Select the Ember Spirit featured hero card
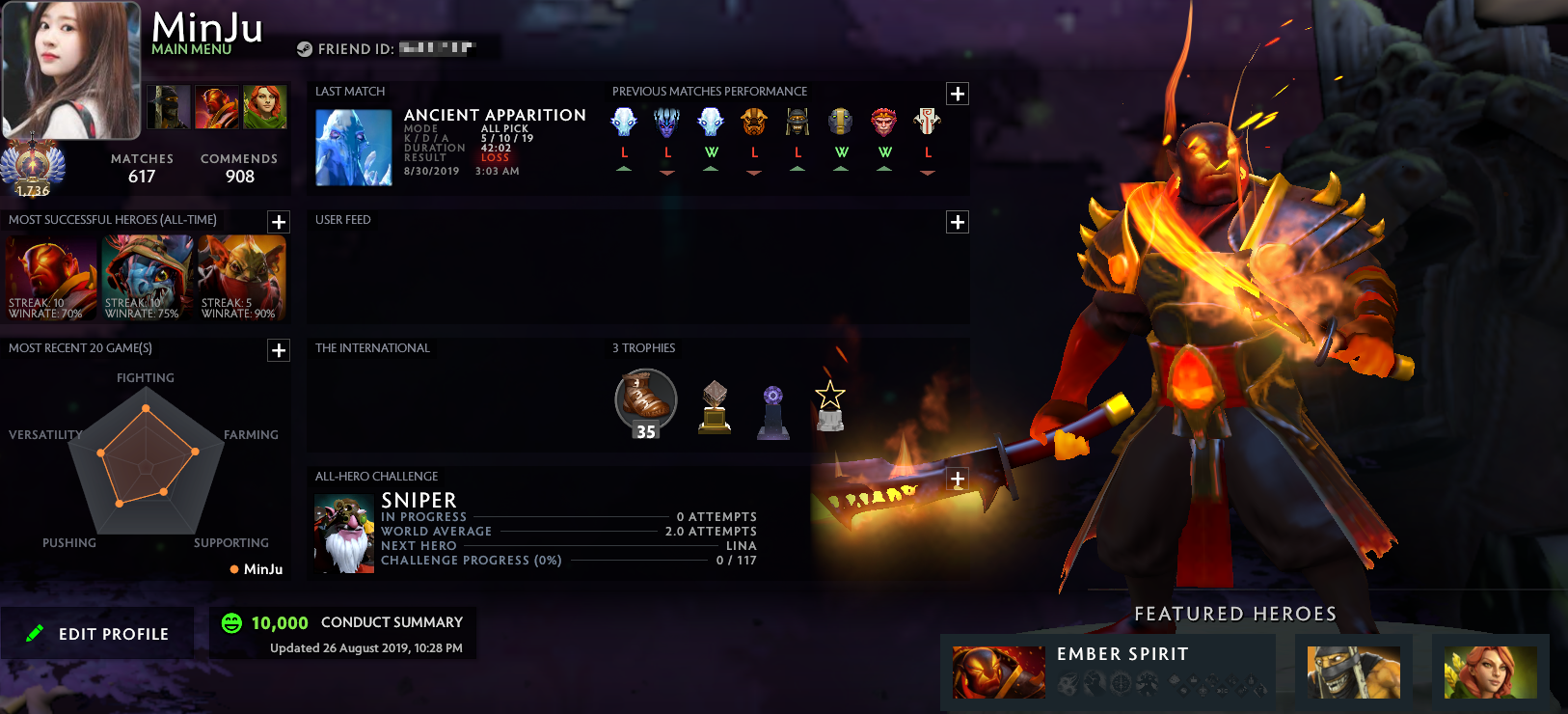The width and height of the screenshot is (1568, 714). tap(1109, 672)
